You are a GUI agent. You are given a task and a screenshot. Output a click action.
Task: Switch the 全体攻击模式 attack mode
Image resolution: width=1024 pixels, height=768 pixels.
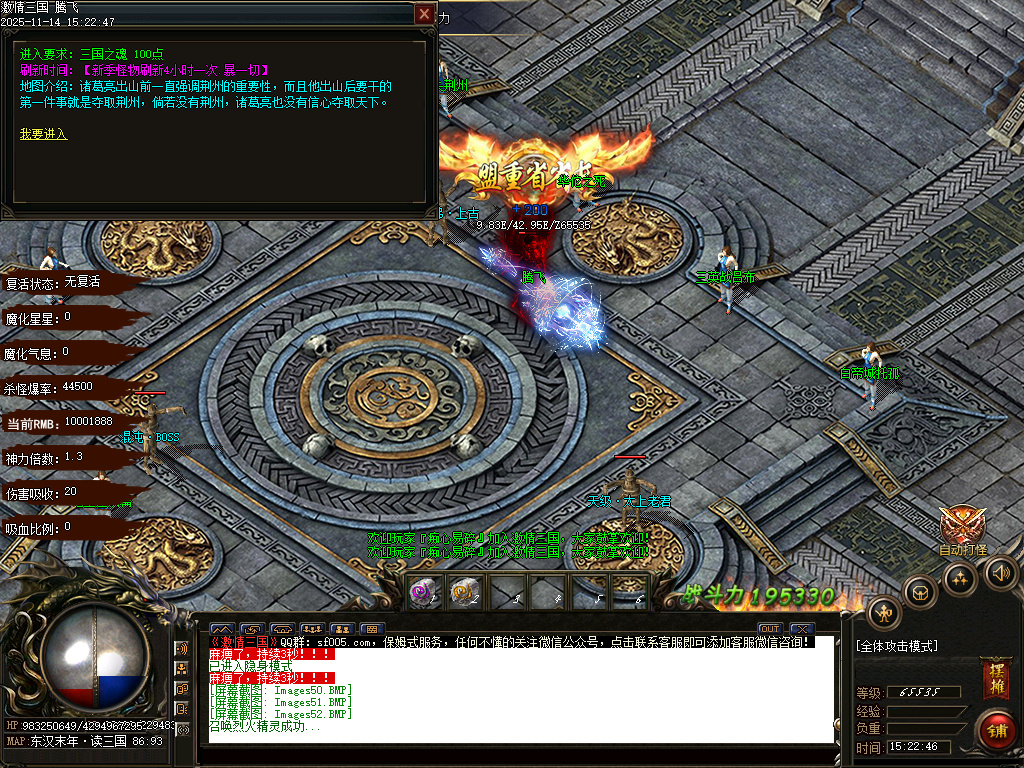pos(897,646)
